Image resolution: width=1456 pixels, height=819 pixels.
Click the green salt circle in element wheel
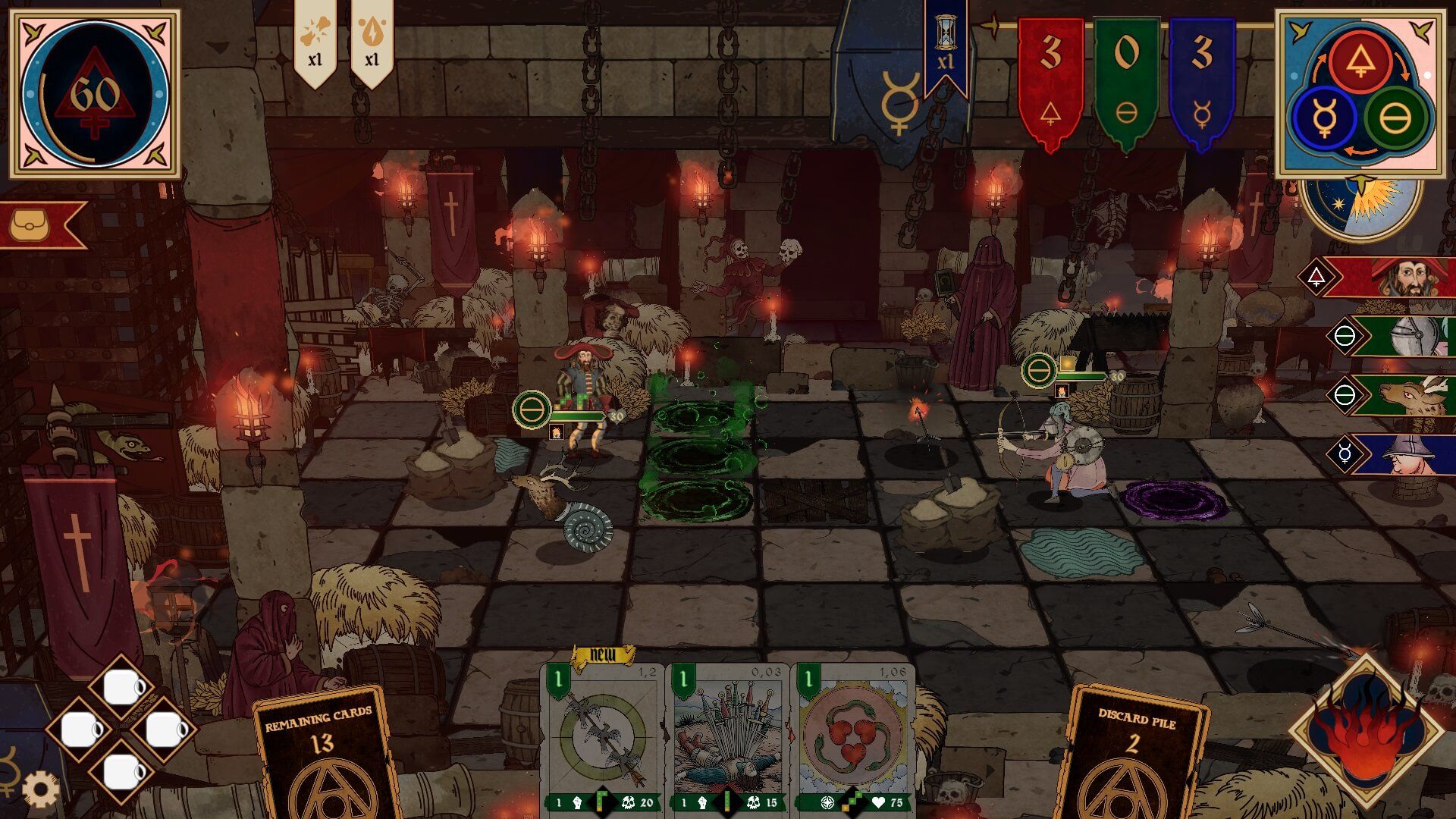(x=1395, y=118)
